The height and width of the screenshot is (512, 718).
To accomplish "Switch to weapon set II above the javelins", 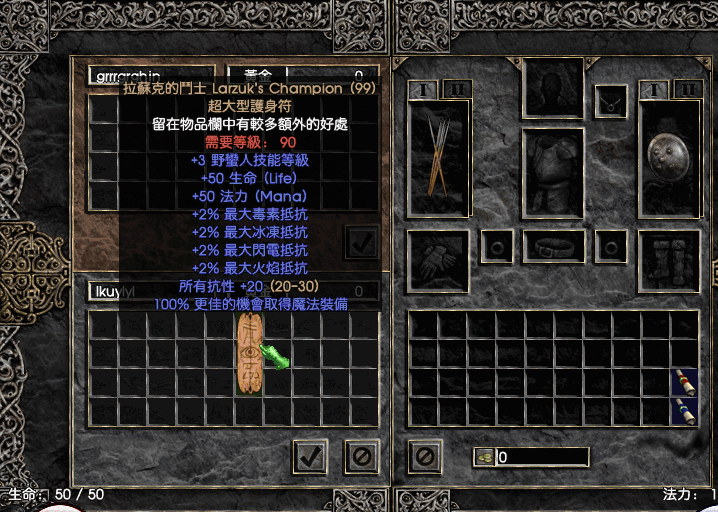I will (457, 89).
